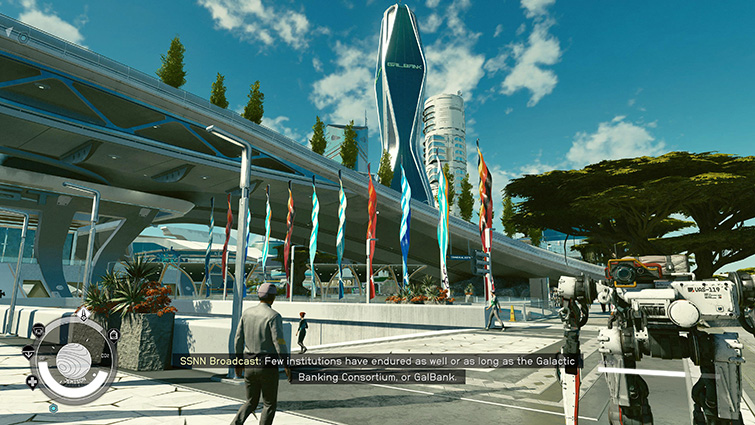The height and width of the screenshot is (425, 755).
Task: Select the ship marker atop the compass
Action: [84, 314]
